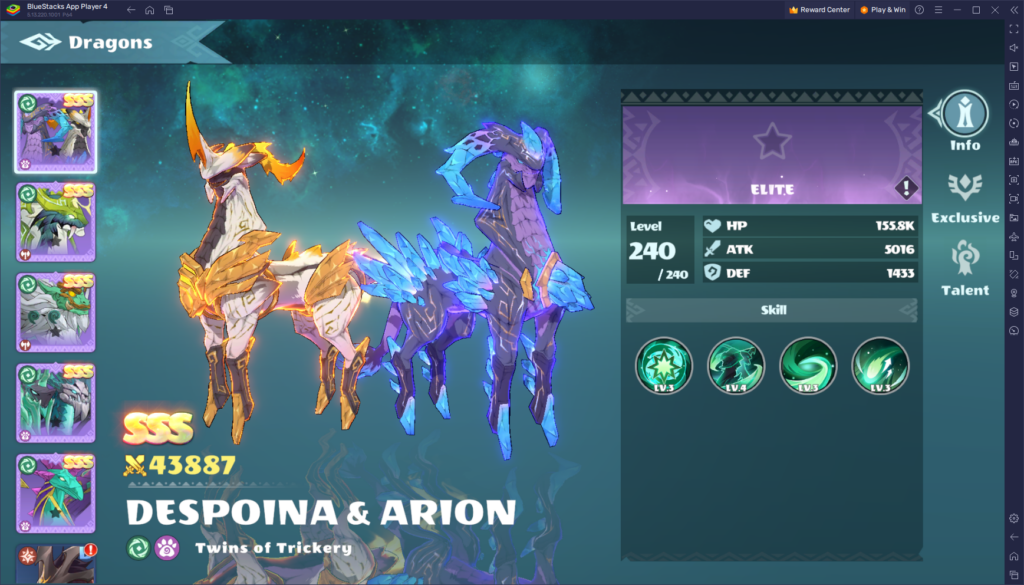Go back using the Dragons header arrow
Viewport: 1024px width, 585px height.
42,43
